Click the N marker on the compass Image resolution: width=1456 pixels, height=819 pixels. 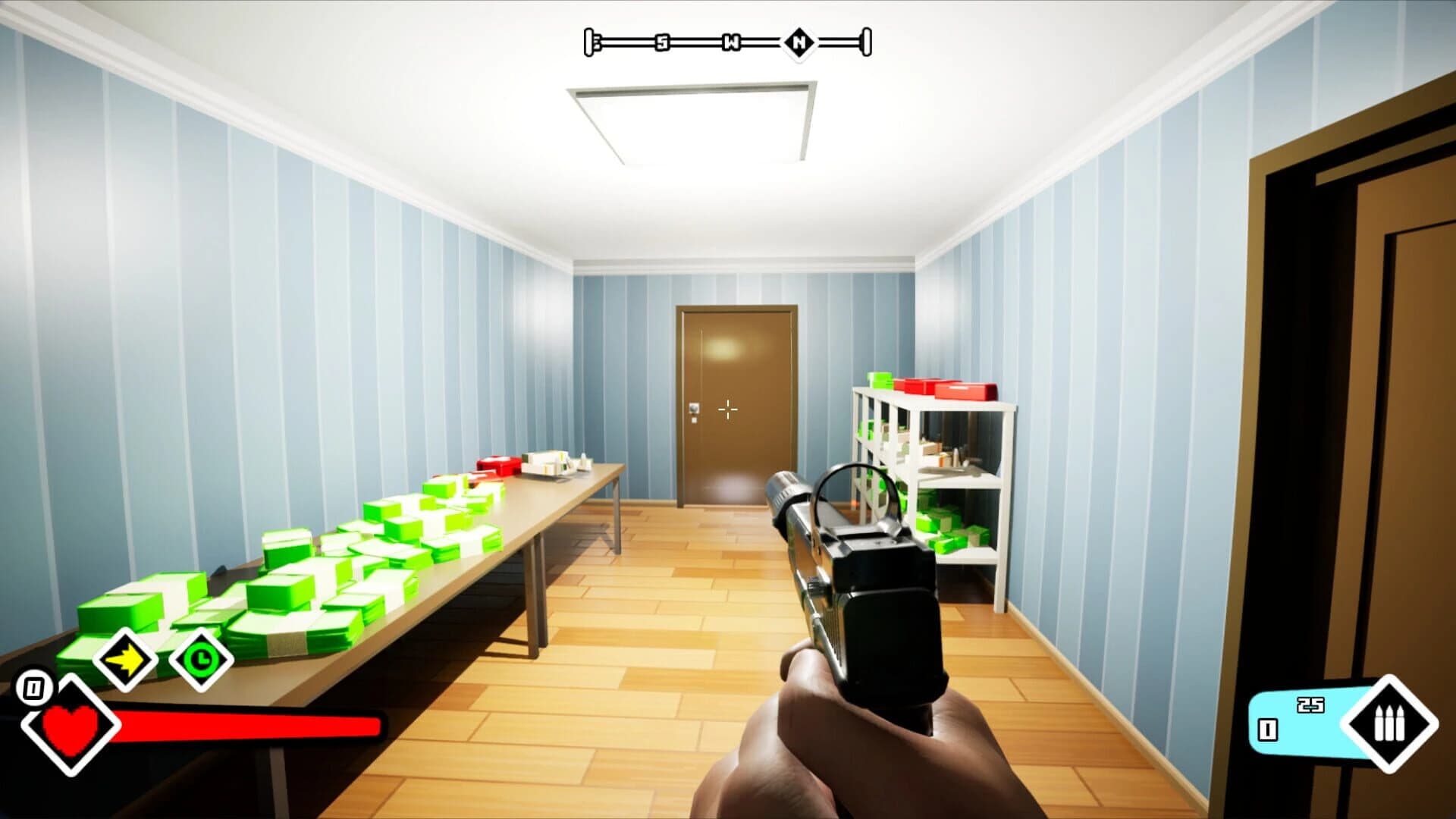click(801, 42)
